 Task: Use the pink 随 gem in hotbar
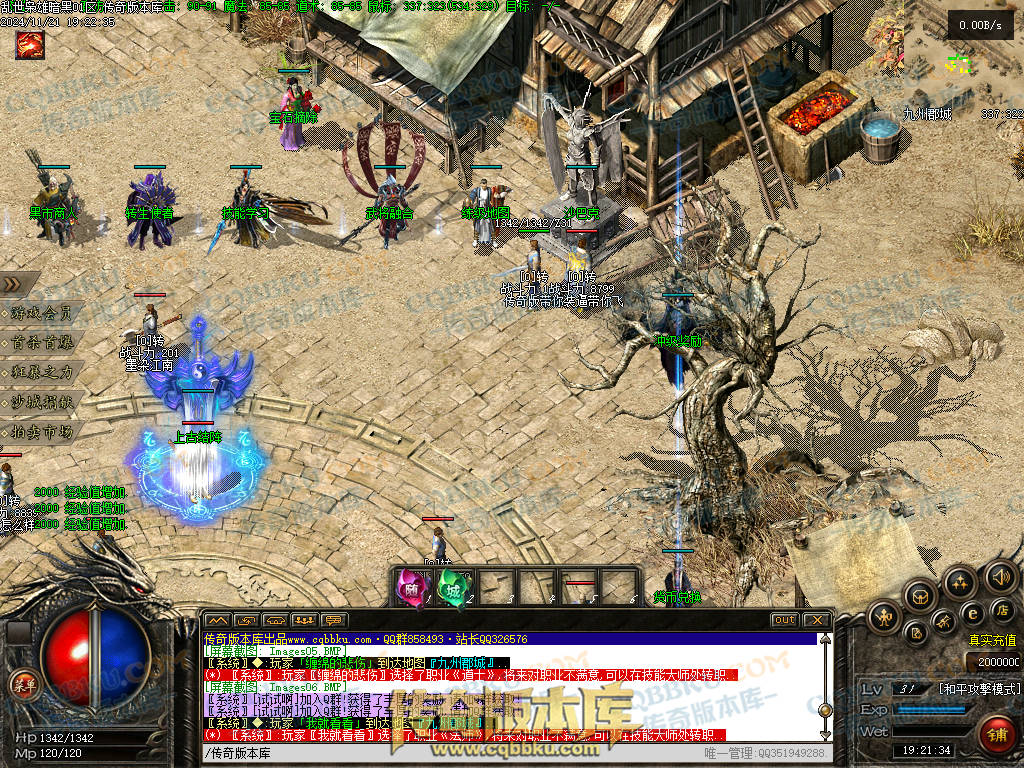tap(412, 585)
